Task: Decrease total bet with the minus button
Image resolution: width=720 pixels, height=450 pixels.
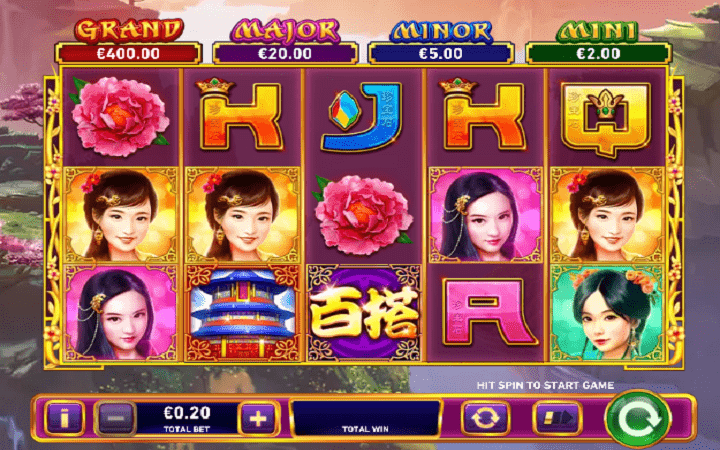Action: [115, 418]
